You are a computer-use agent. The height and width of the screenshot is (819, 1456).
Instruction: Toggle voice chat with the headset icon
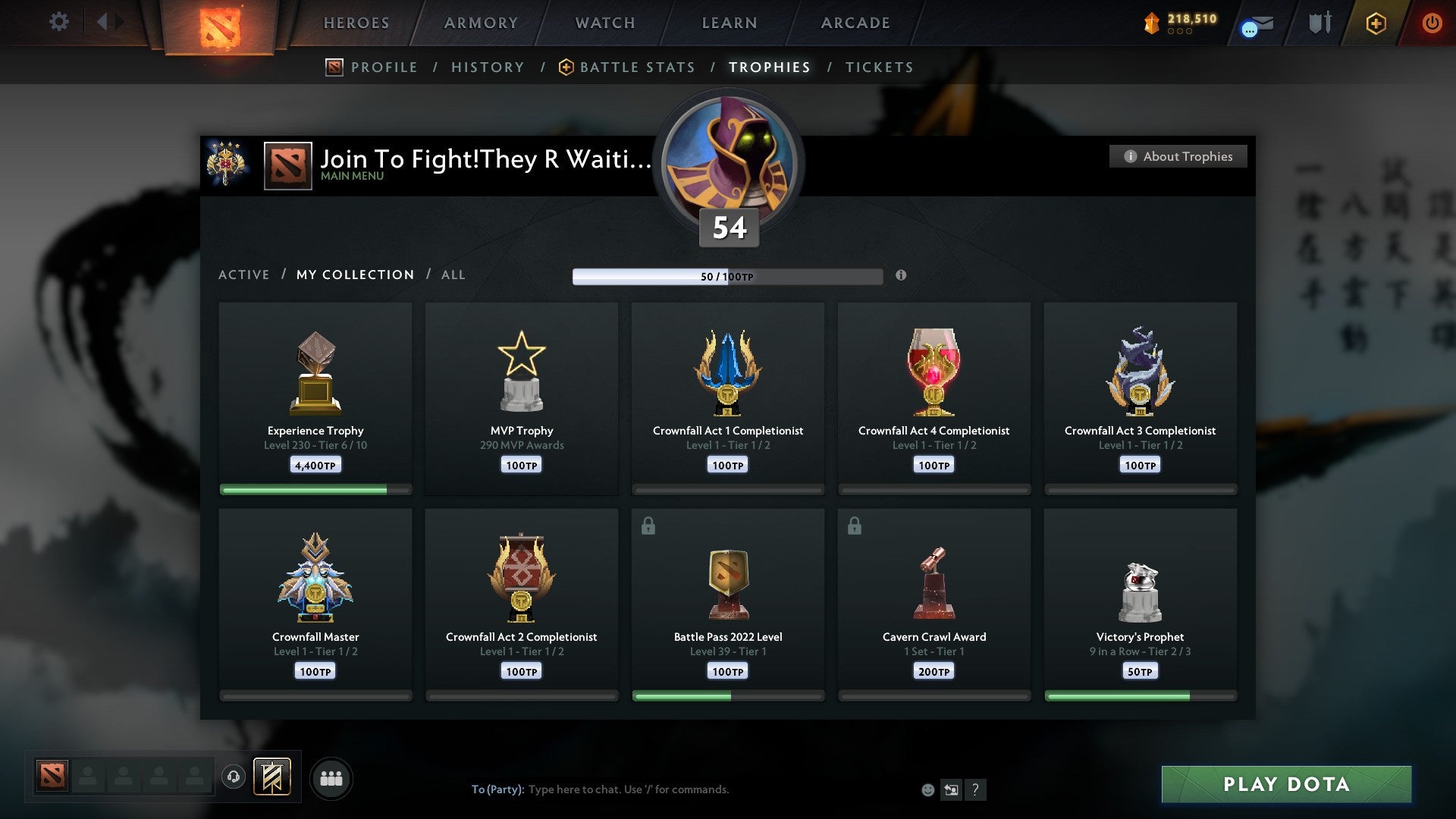coord(234,776)
